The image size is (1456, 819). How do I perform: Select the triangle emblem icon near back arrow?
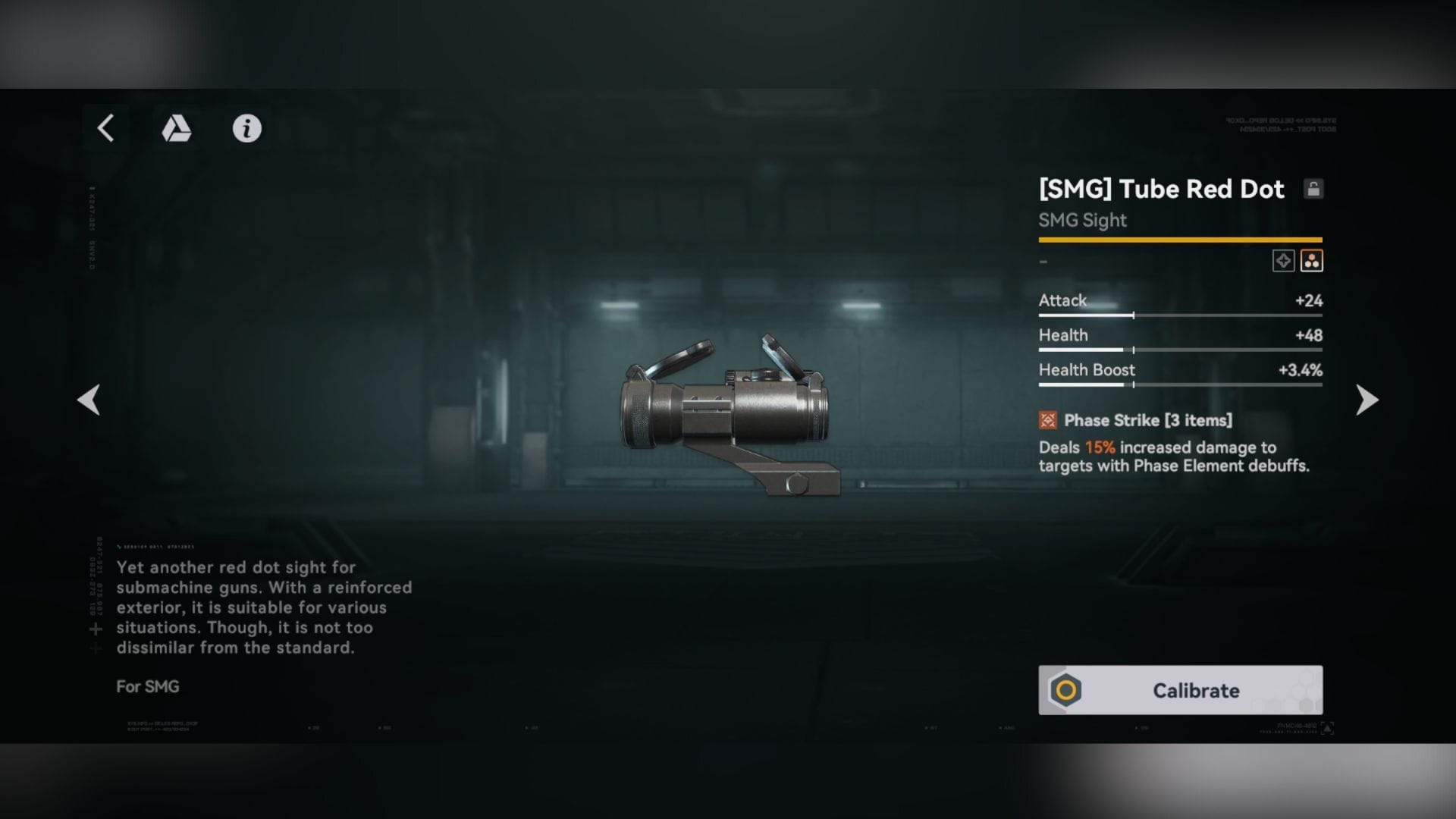tap(176, 129)
